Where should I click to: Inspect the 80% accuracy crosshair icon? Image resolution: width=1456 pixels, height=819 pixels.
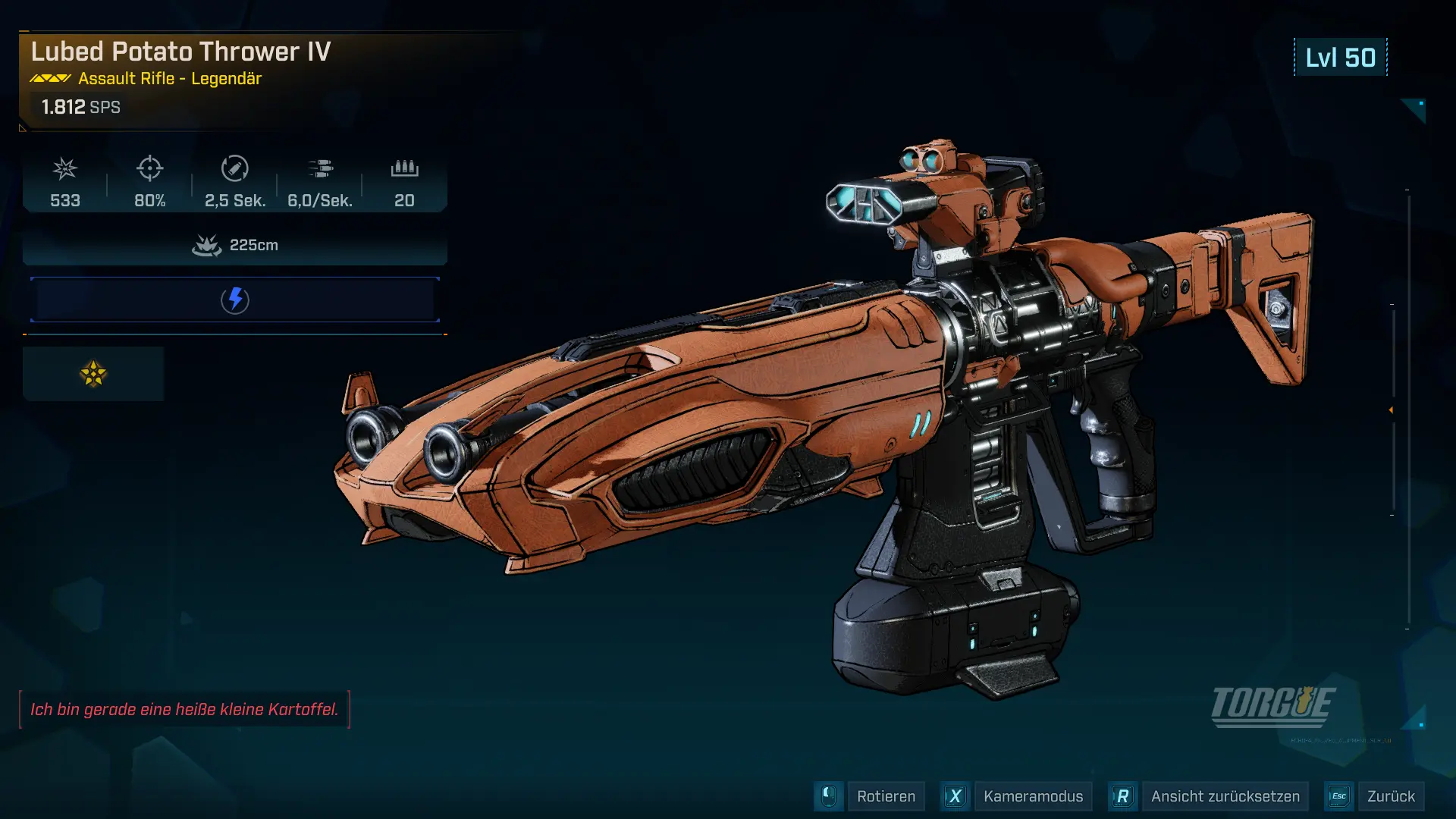(x=150, y=168)
